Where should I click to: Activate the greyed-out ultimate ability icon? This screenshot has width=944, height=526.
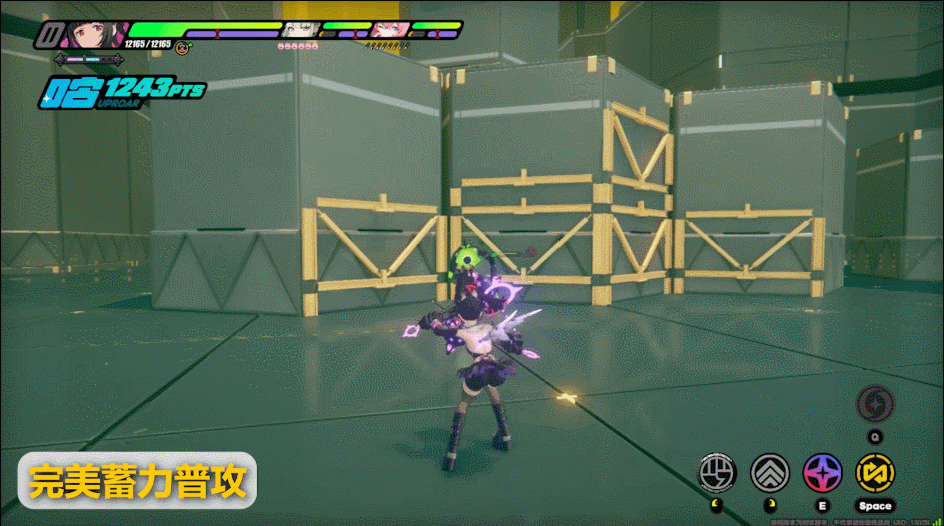pyautogui.click(x=875, y=404)
